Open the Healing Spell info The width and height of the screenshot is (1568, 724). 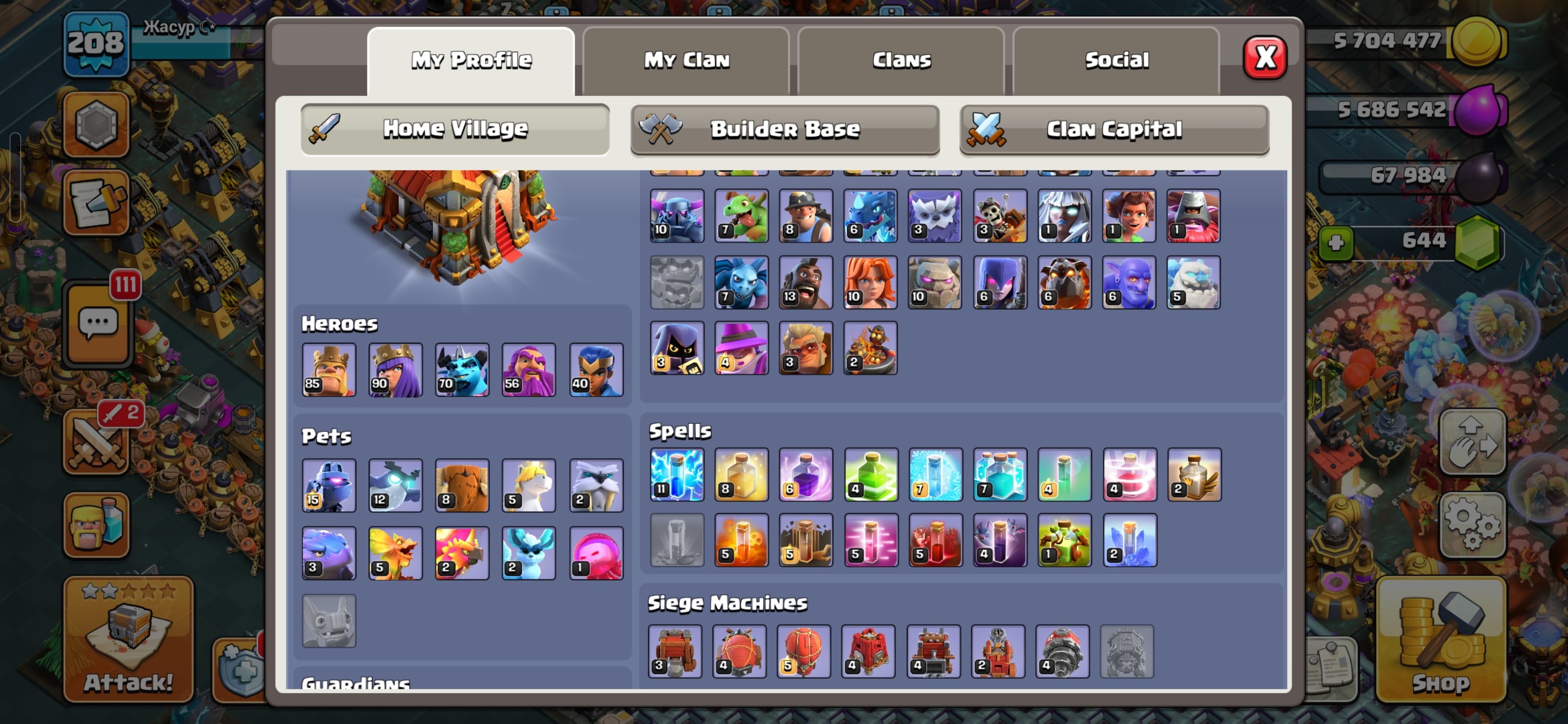[741, 476]
